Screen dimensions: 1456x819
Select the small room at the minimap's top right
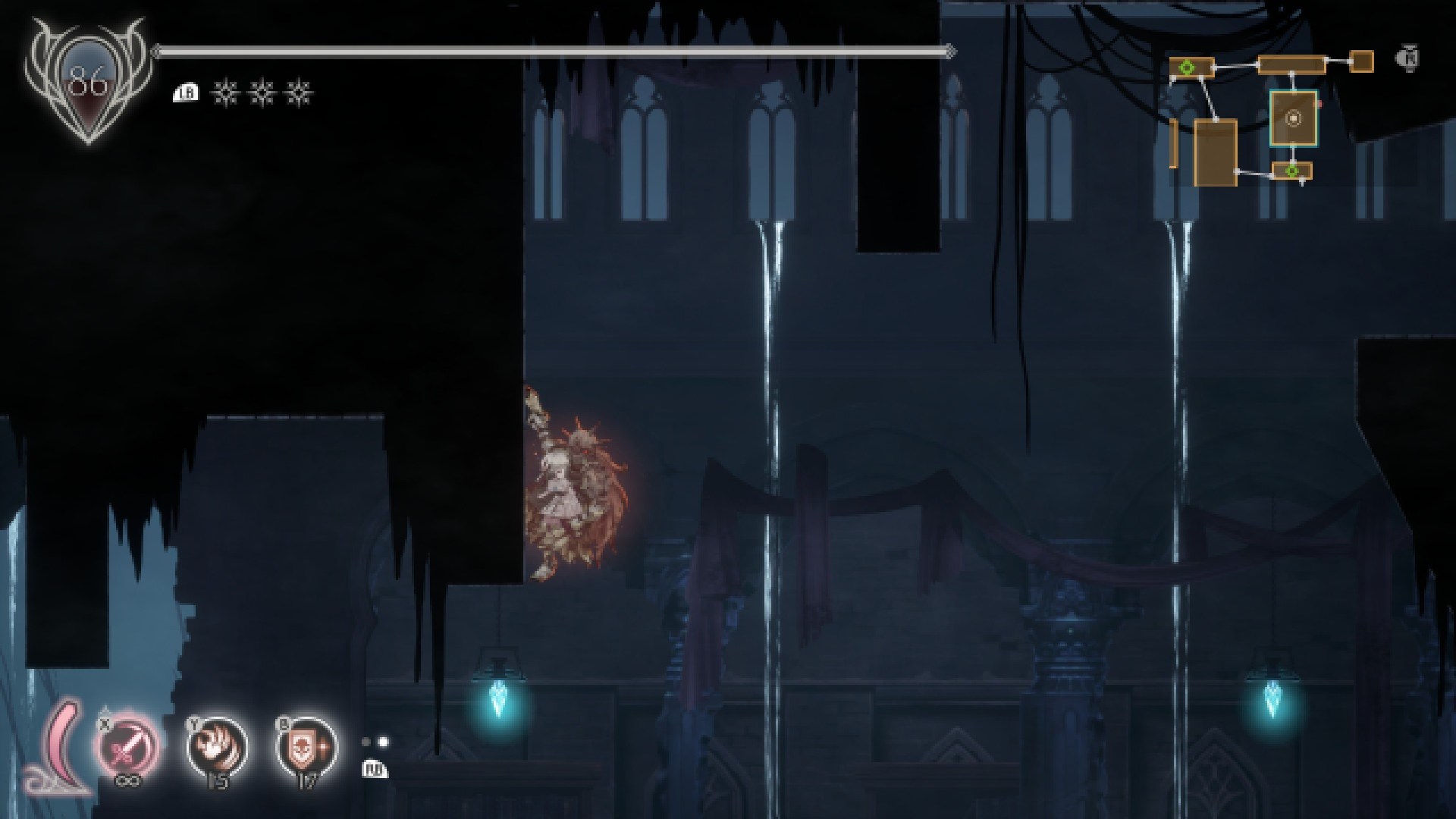[x=1362, y=60]
